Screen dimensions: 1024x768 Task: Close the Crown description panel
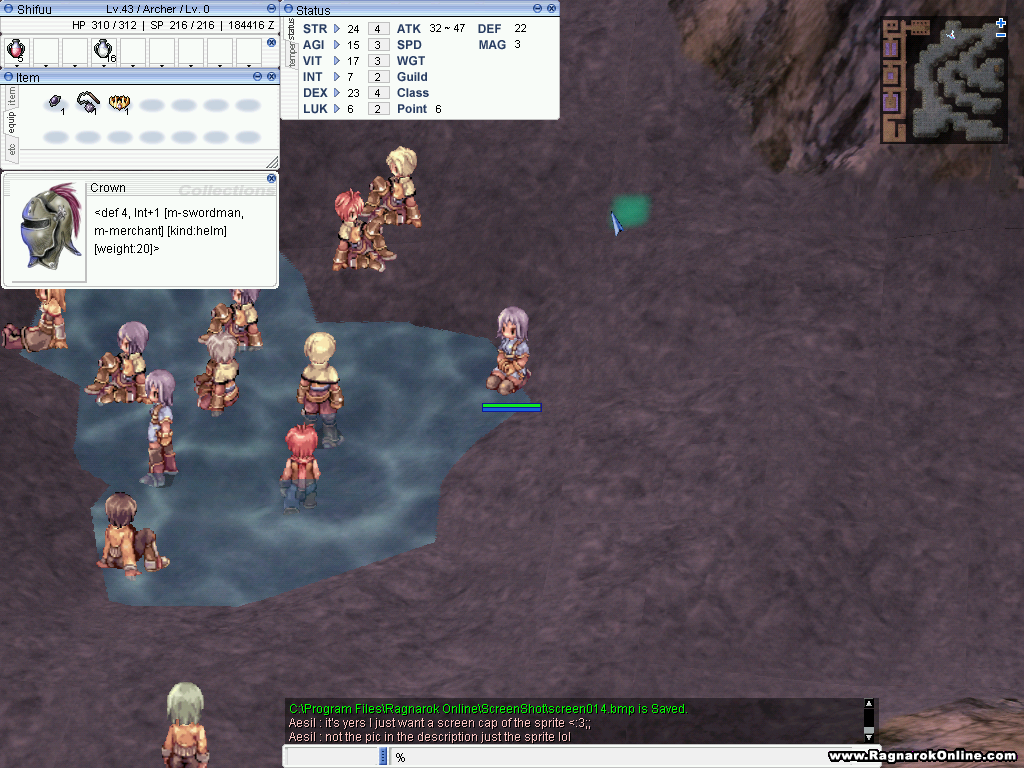[x=271, y=178]
